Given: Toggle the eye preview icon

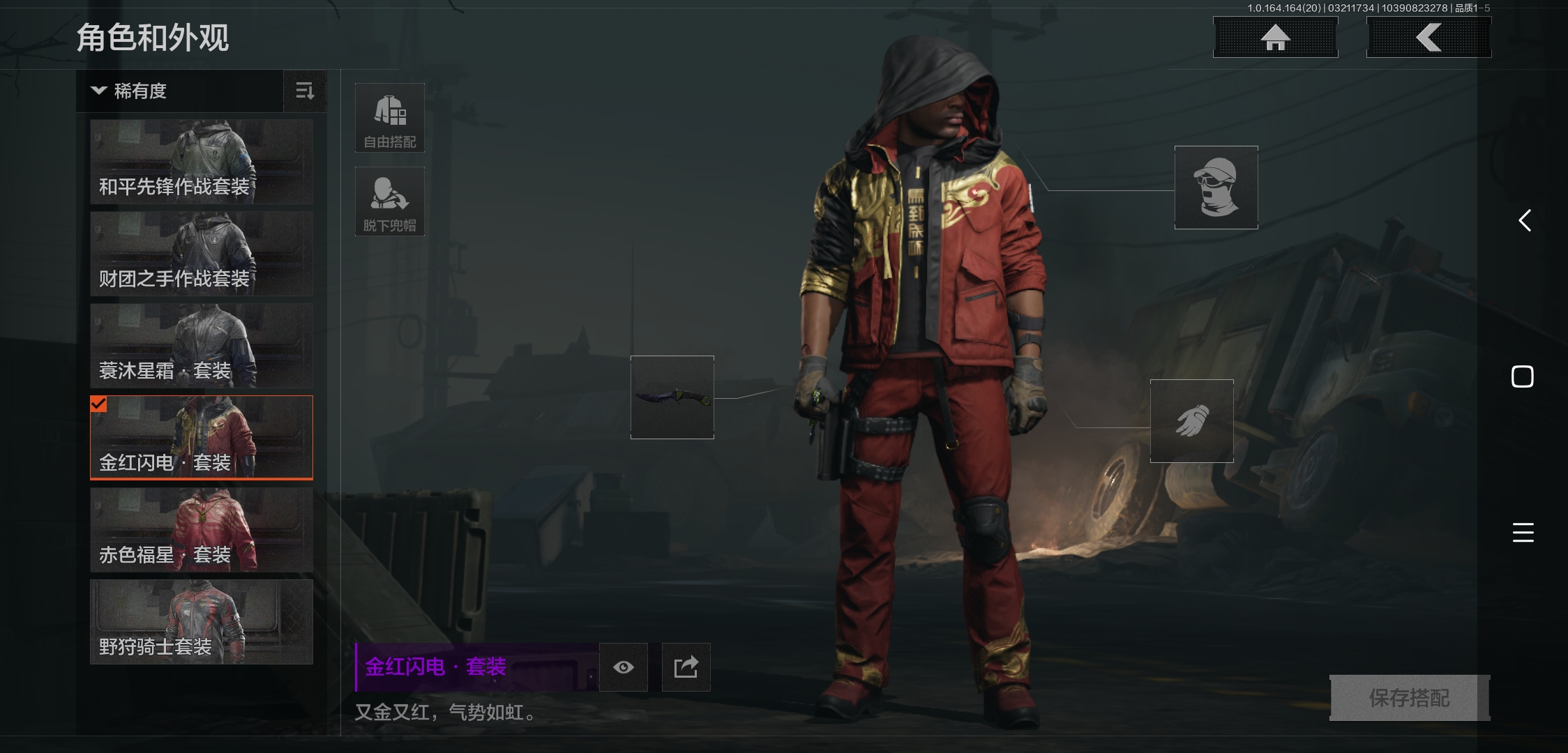Looking at the screenshot, I should [x=624, y=667].
